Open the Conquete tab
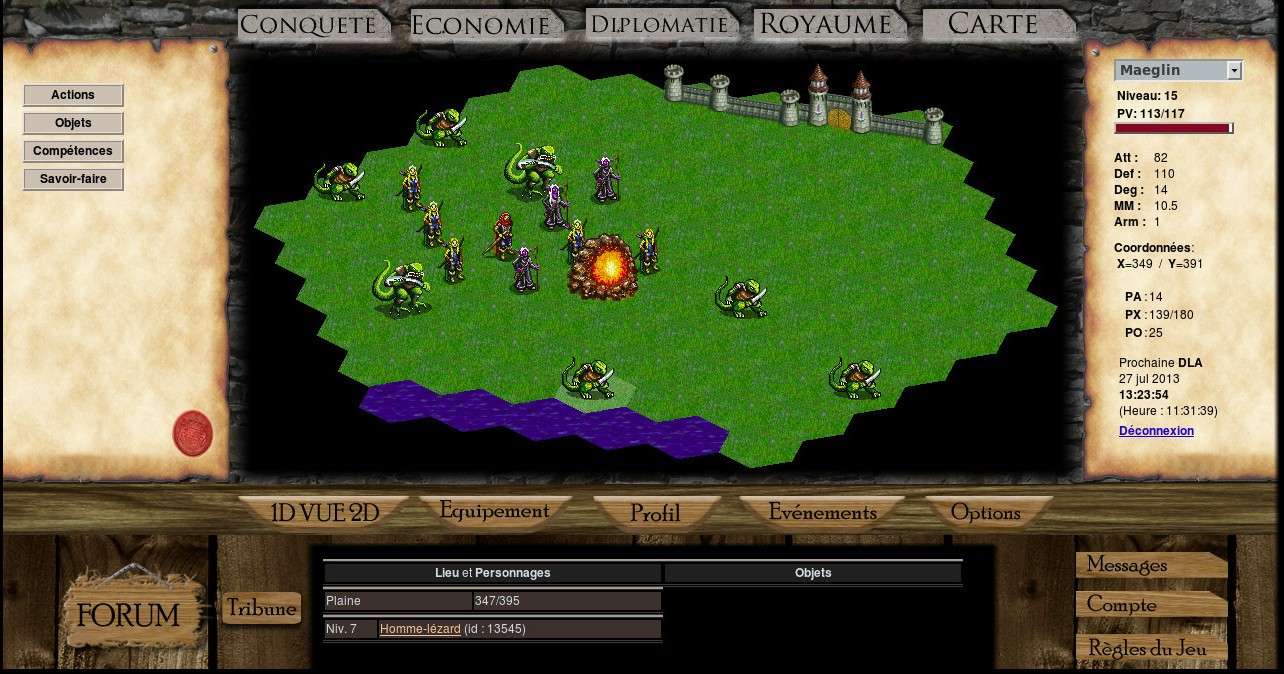This screenshot has width=1284, height=674. pyautogui.click(x=308, y=25)
